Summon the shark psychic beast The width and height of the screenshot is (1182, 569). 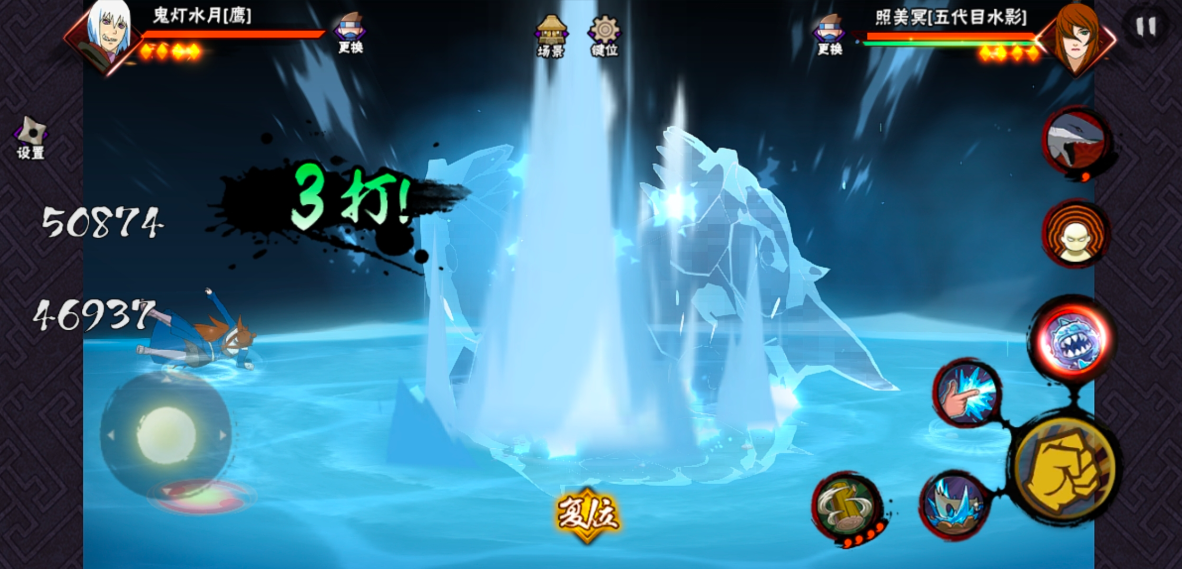[1076, 141]
